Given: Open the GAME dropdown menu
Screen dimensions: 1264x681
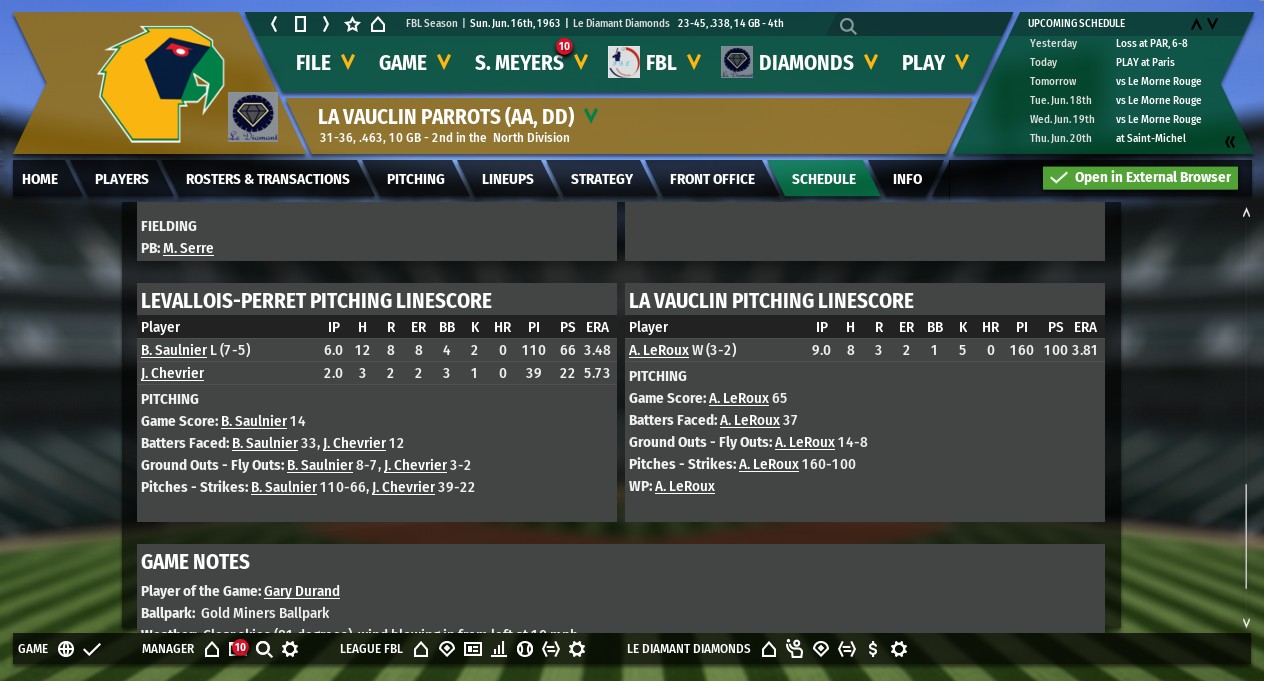Looking at the screenshot, I should click(x=414, y=63).
